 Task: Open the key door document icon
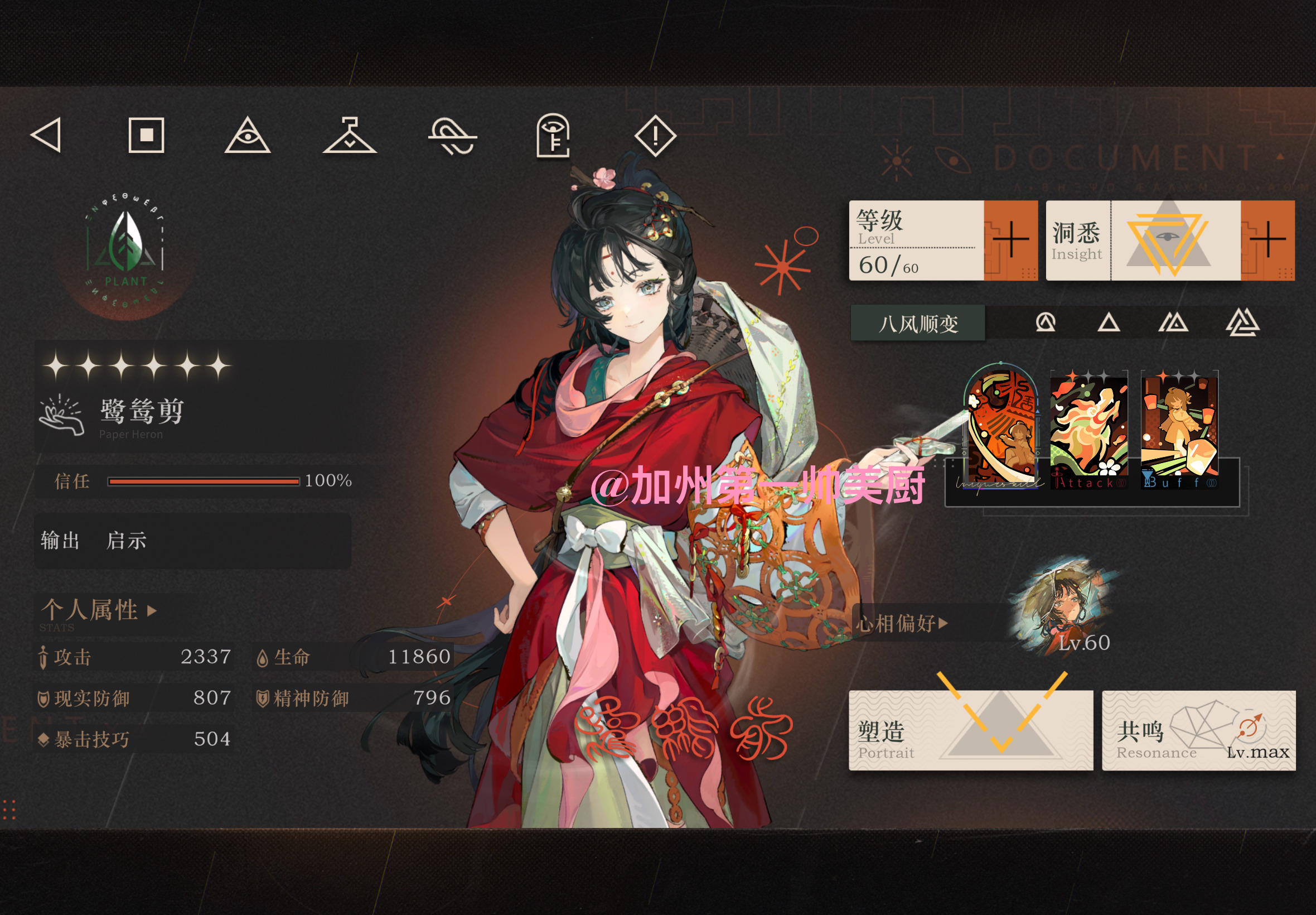click(553, 138)
